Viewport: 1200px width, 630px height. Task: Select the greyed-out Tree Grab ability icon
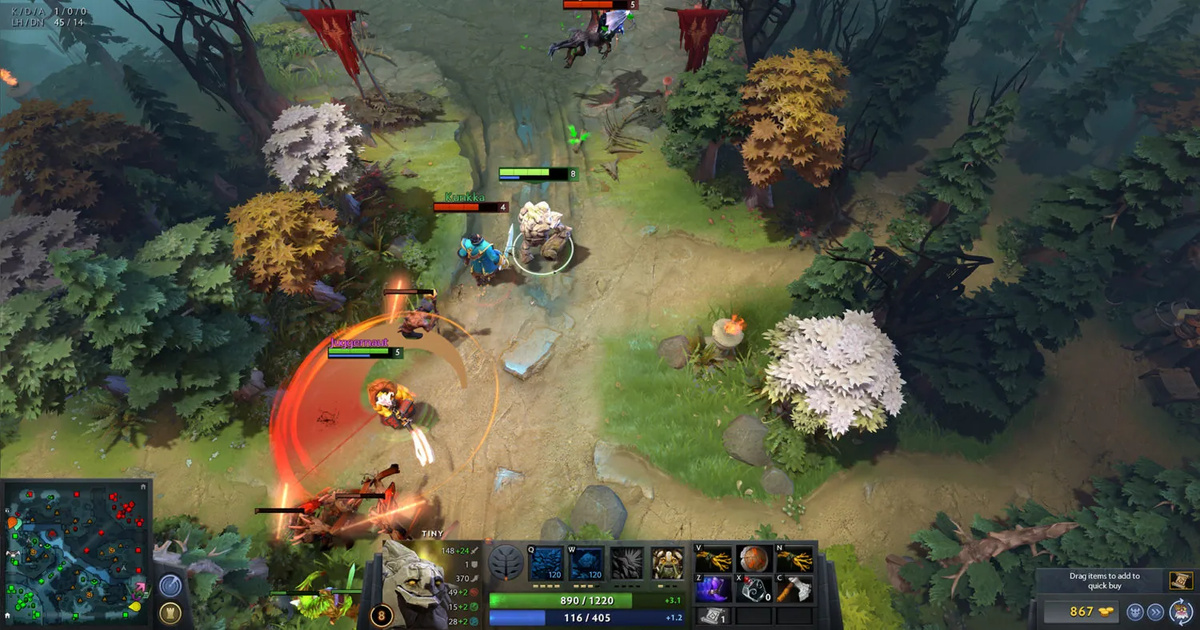(x=626, y=563)
